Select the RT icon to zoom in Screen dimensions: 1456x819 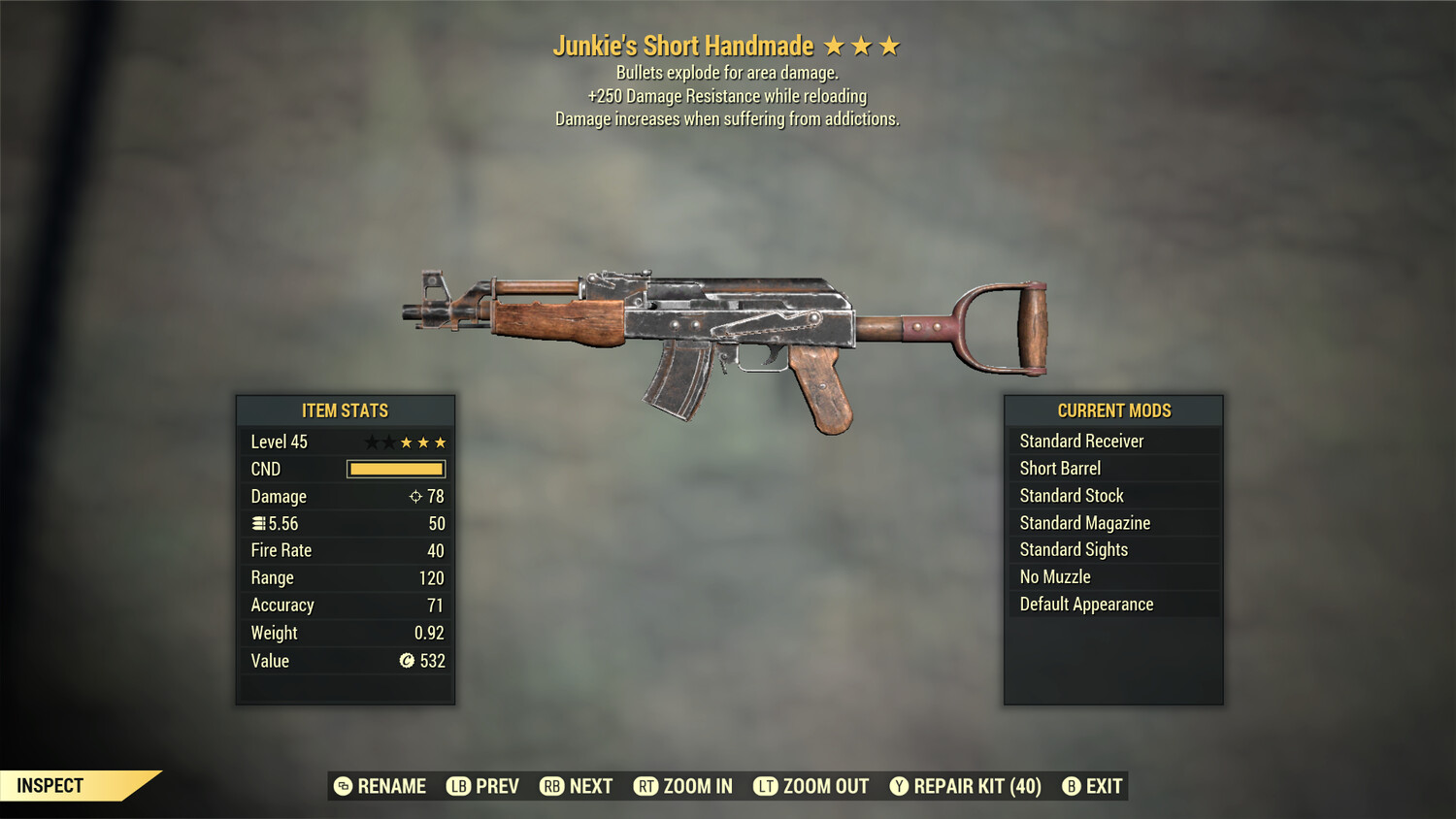tap(645, 786)
